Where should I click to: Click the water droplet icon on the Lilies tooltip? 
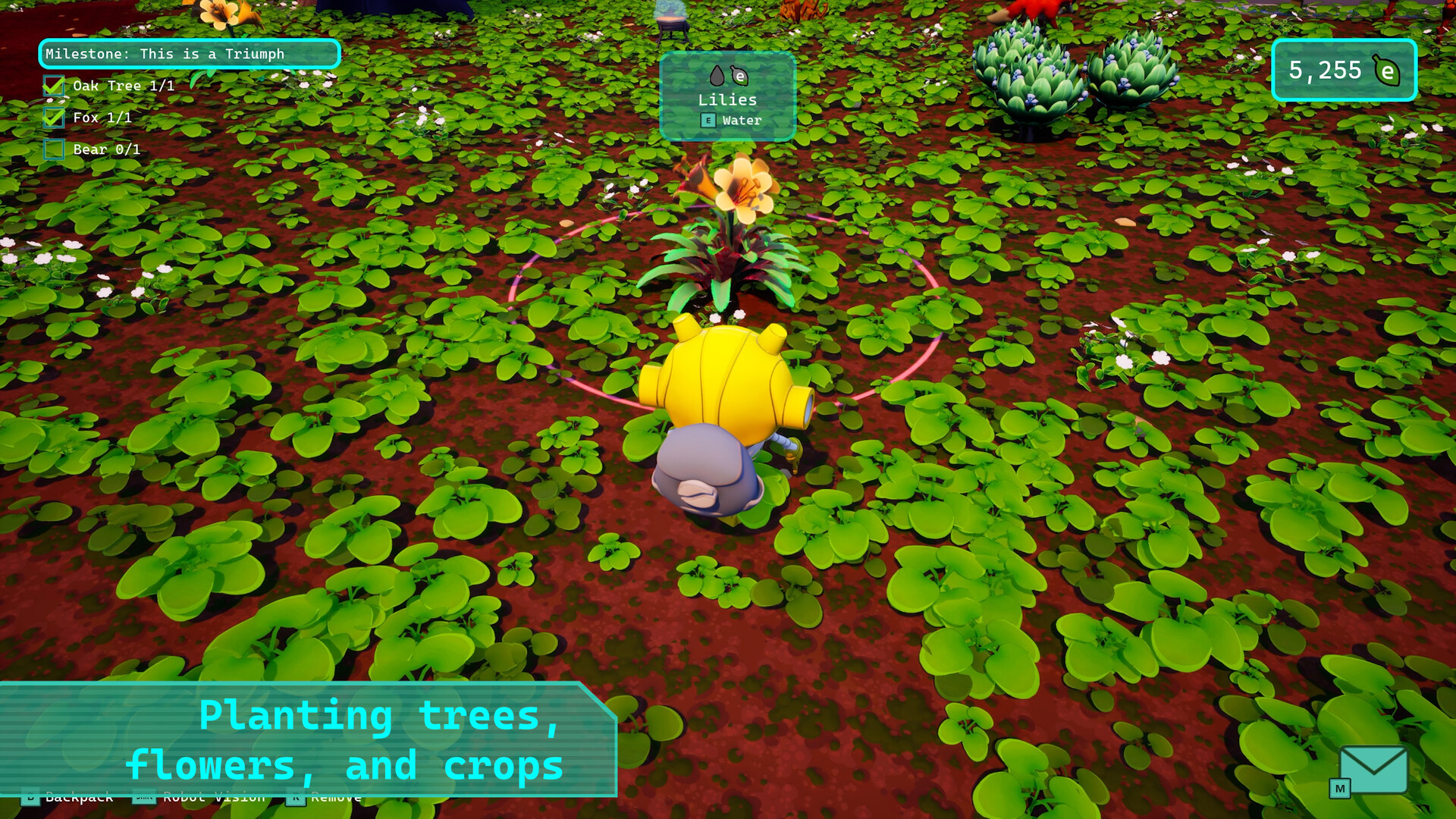tap(717, 75)
